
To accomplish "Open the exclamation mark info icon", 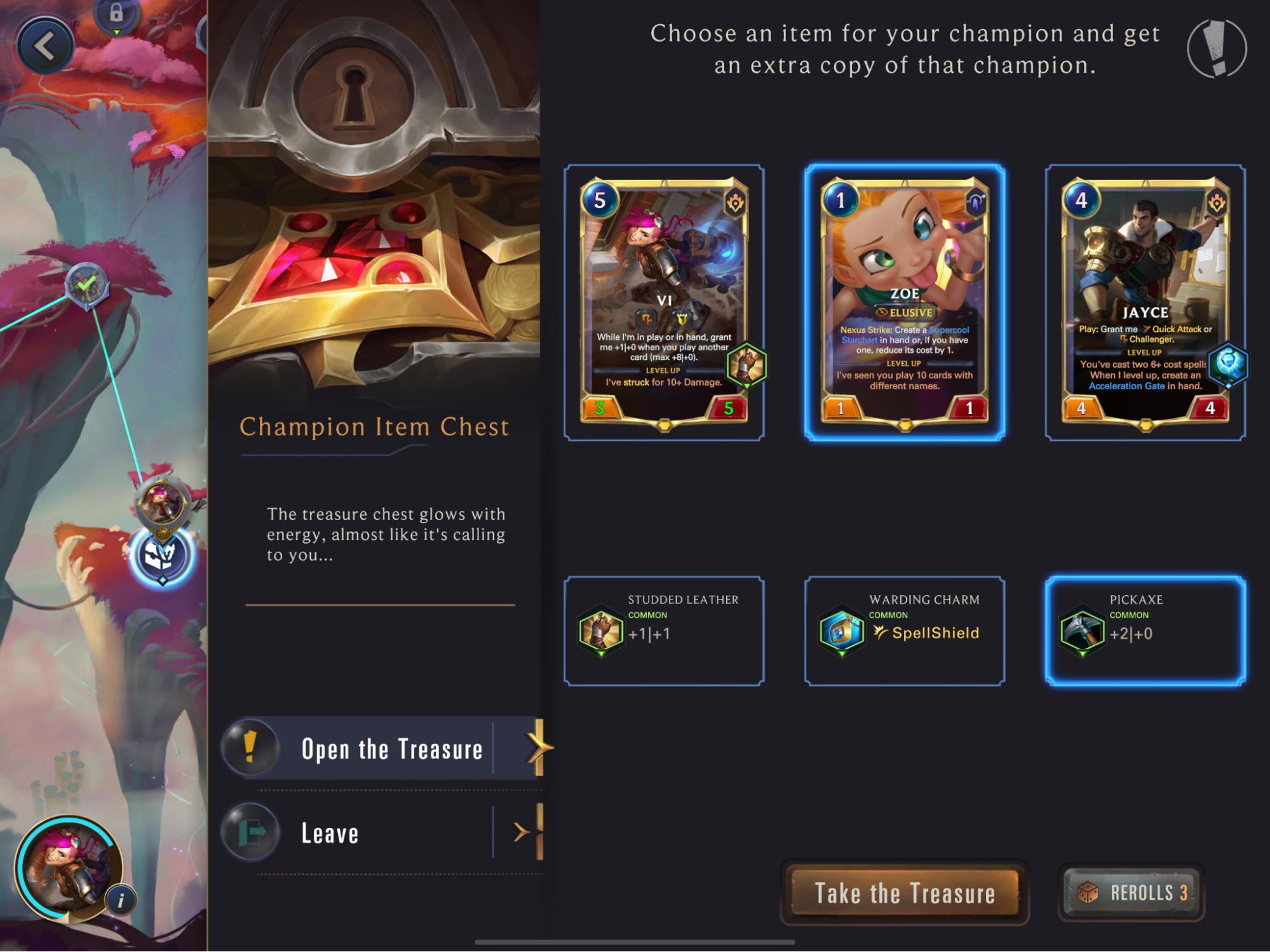I will (1217, 49).
